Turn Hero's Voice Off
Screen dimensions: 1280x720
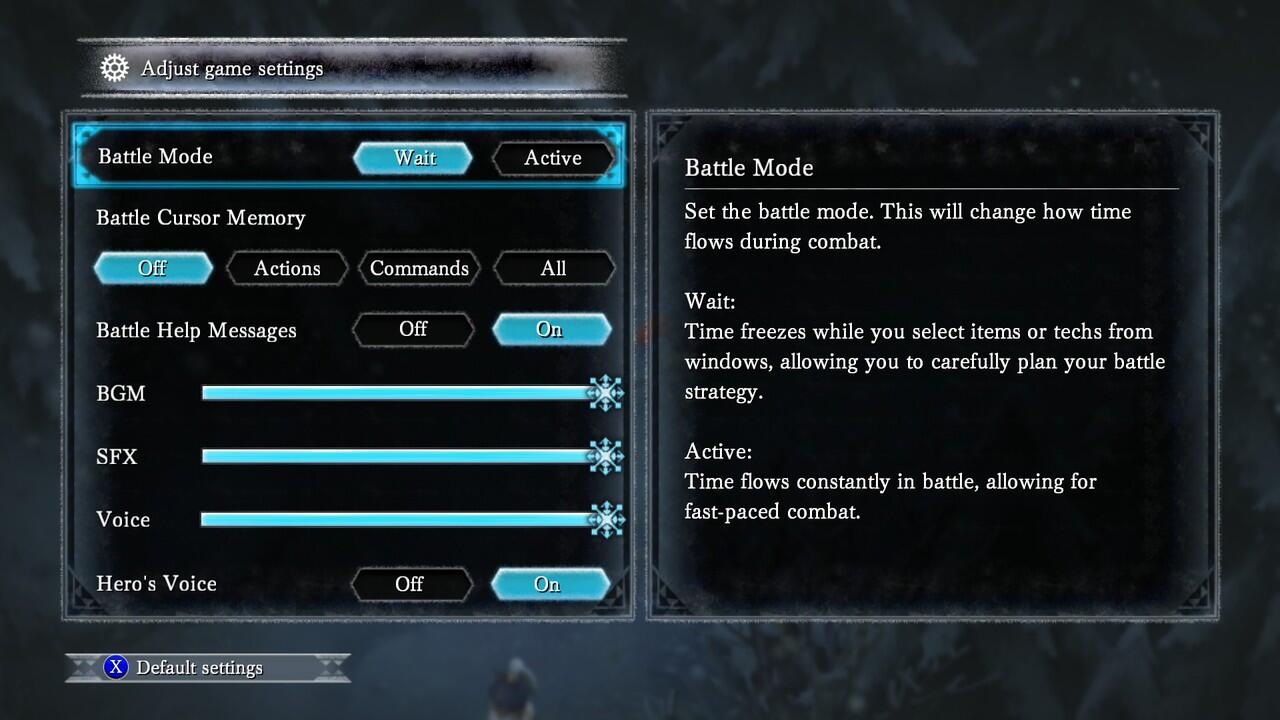click(x=410, y=584)
